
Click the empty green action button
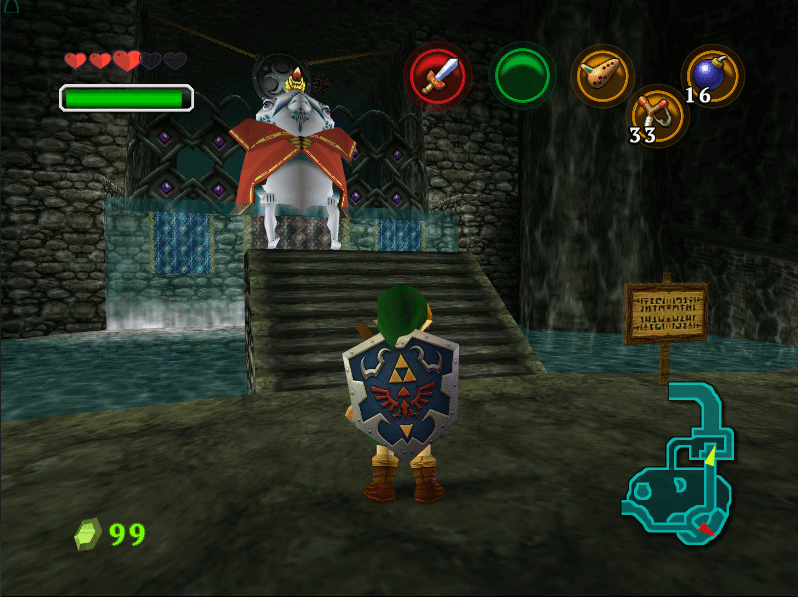tap(521, 76)
